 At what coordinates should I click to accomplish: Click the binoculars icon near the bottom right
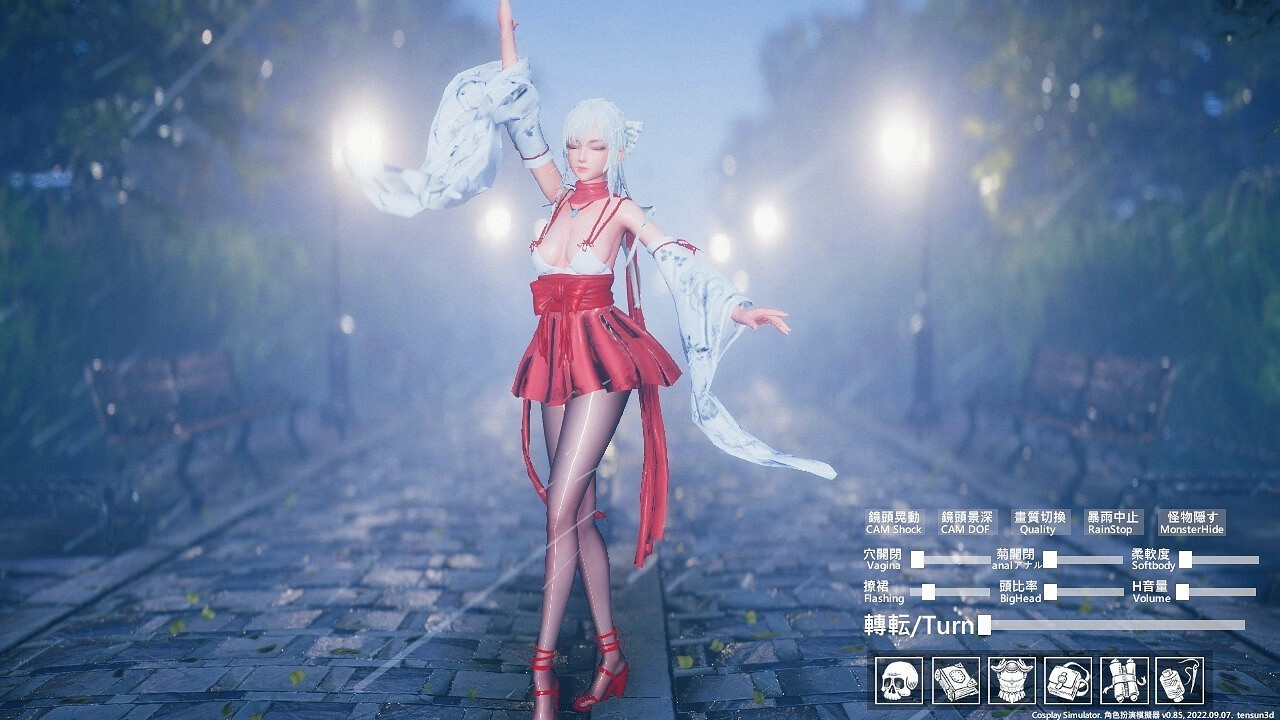[1124, 680]
